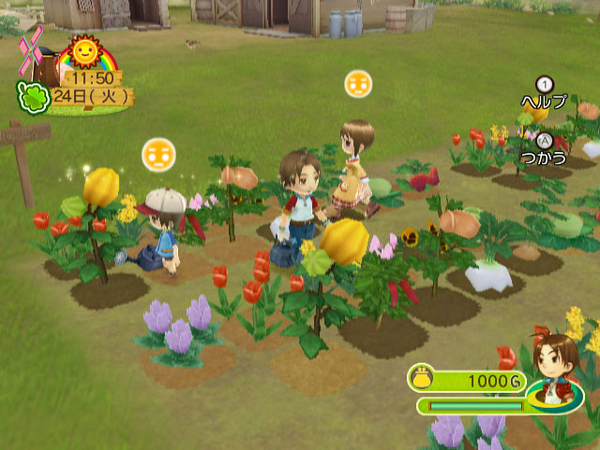Select the face bubble above the capped boy
Viewport: 600px width, 450px height.
click(157, 153)
